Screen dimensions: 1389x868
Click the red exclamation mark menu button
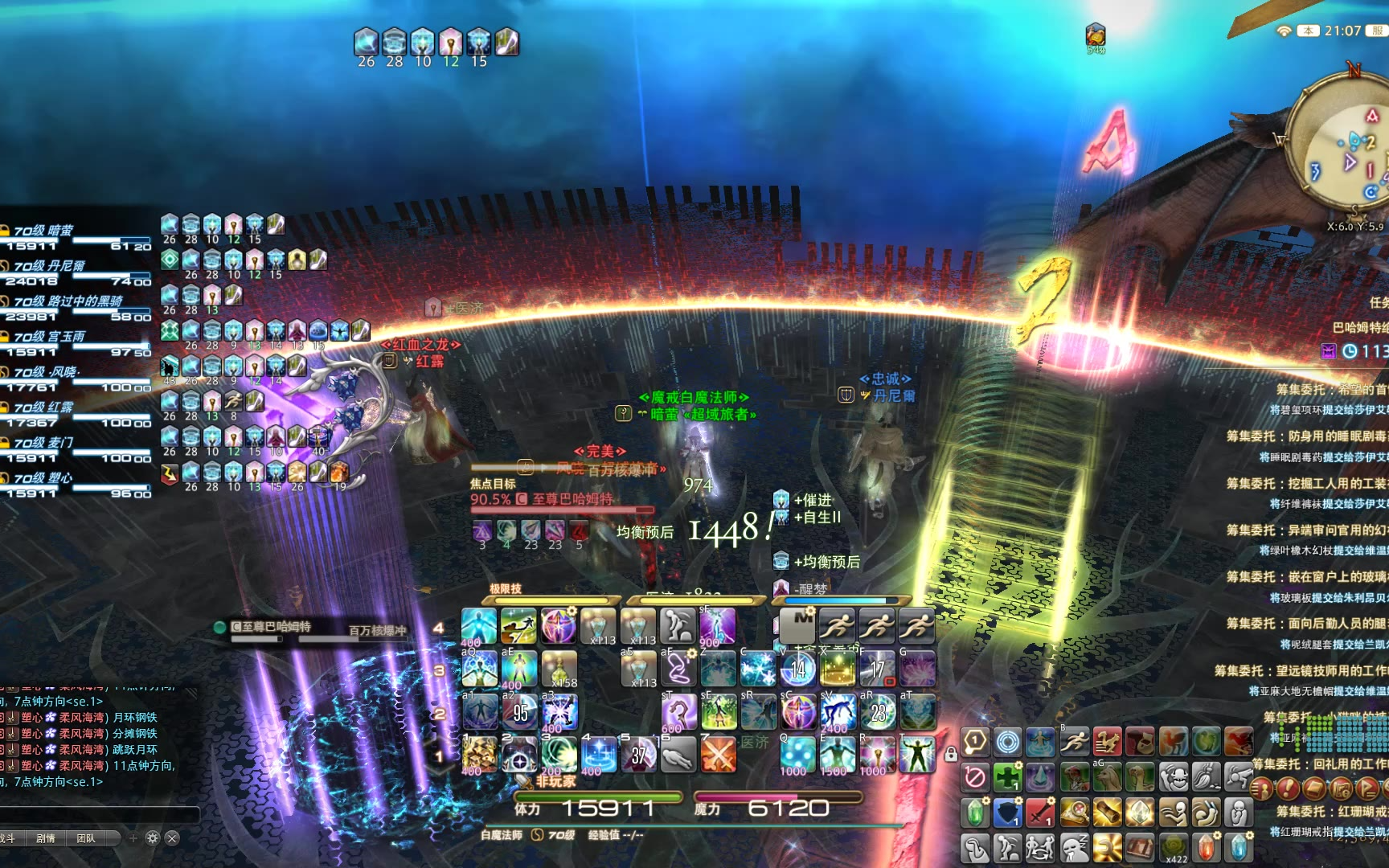1288,788
